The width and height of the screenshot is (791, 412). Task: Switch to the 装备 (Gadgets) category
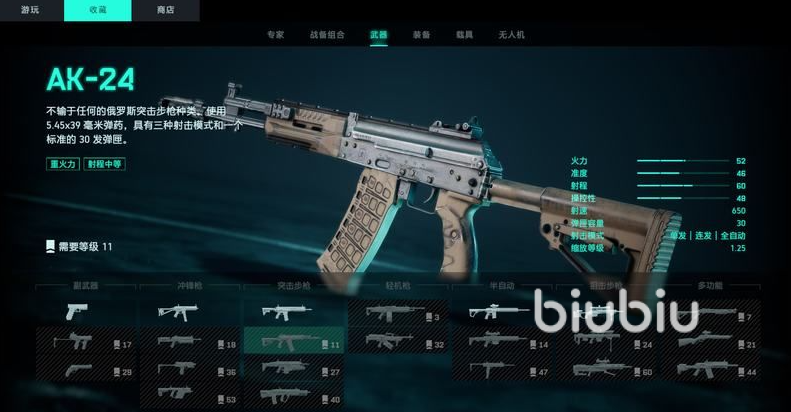[422, 34]
